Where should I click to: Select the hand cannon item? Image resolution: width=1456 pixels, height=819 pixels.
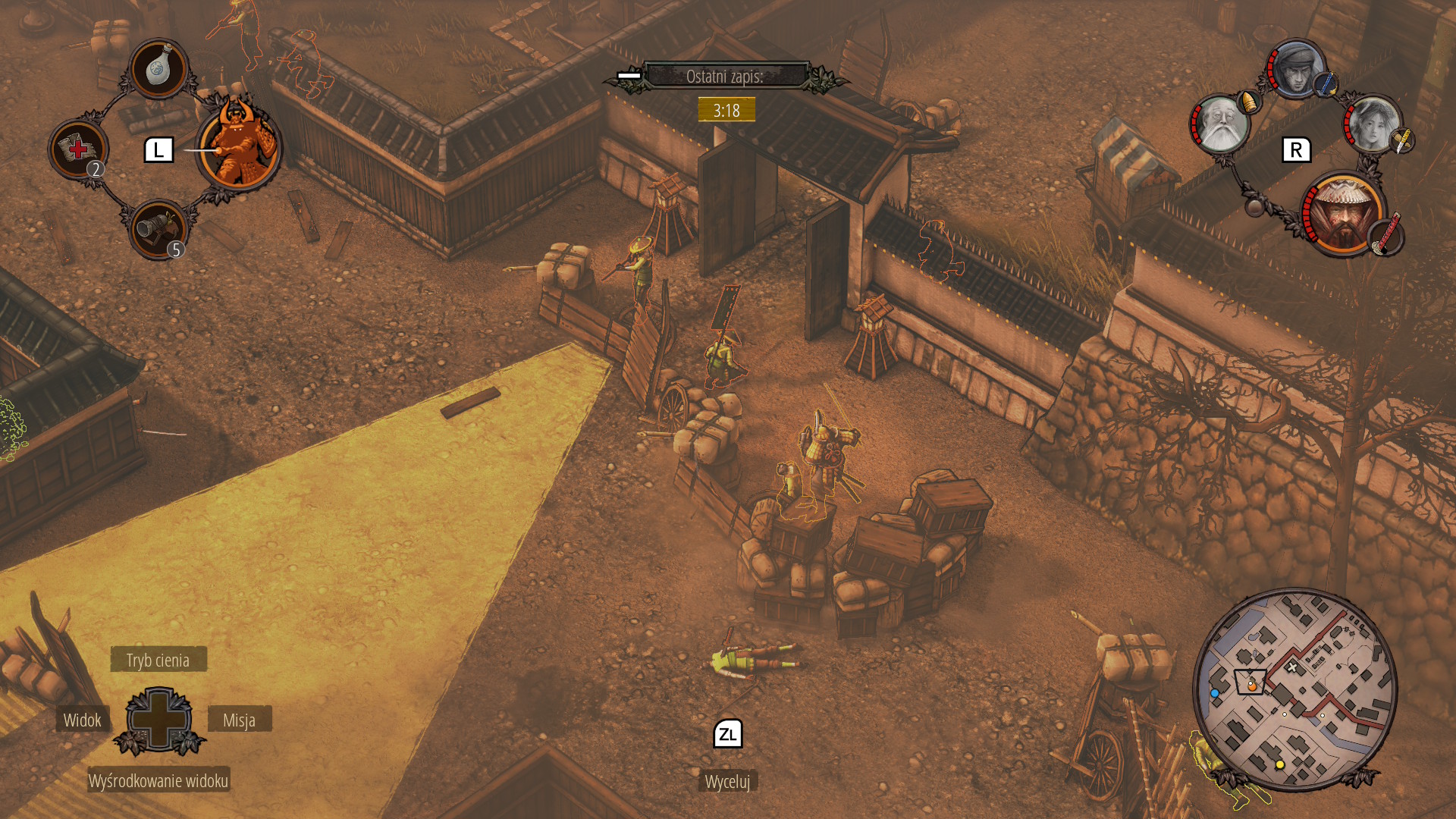(158, 230)
